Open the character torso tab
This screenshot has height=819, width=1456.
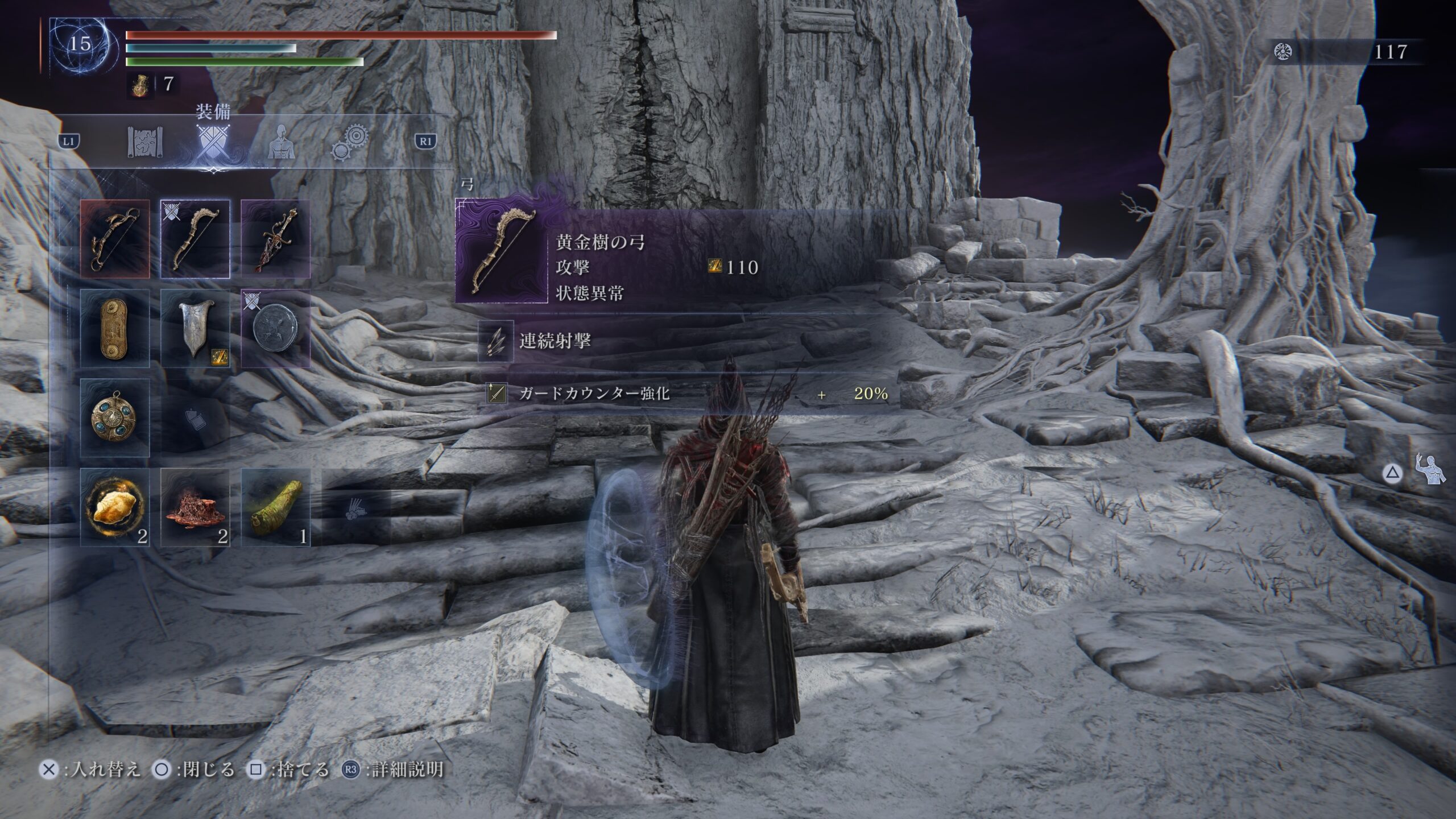[x=281, y=142]
